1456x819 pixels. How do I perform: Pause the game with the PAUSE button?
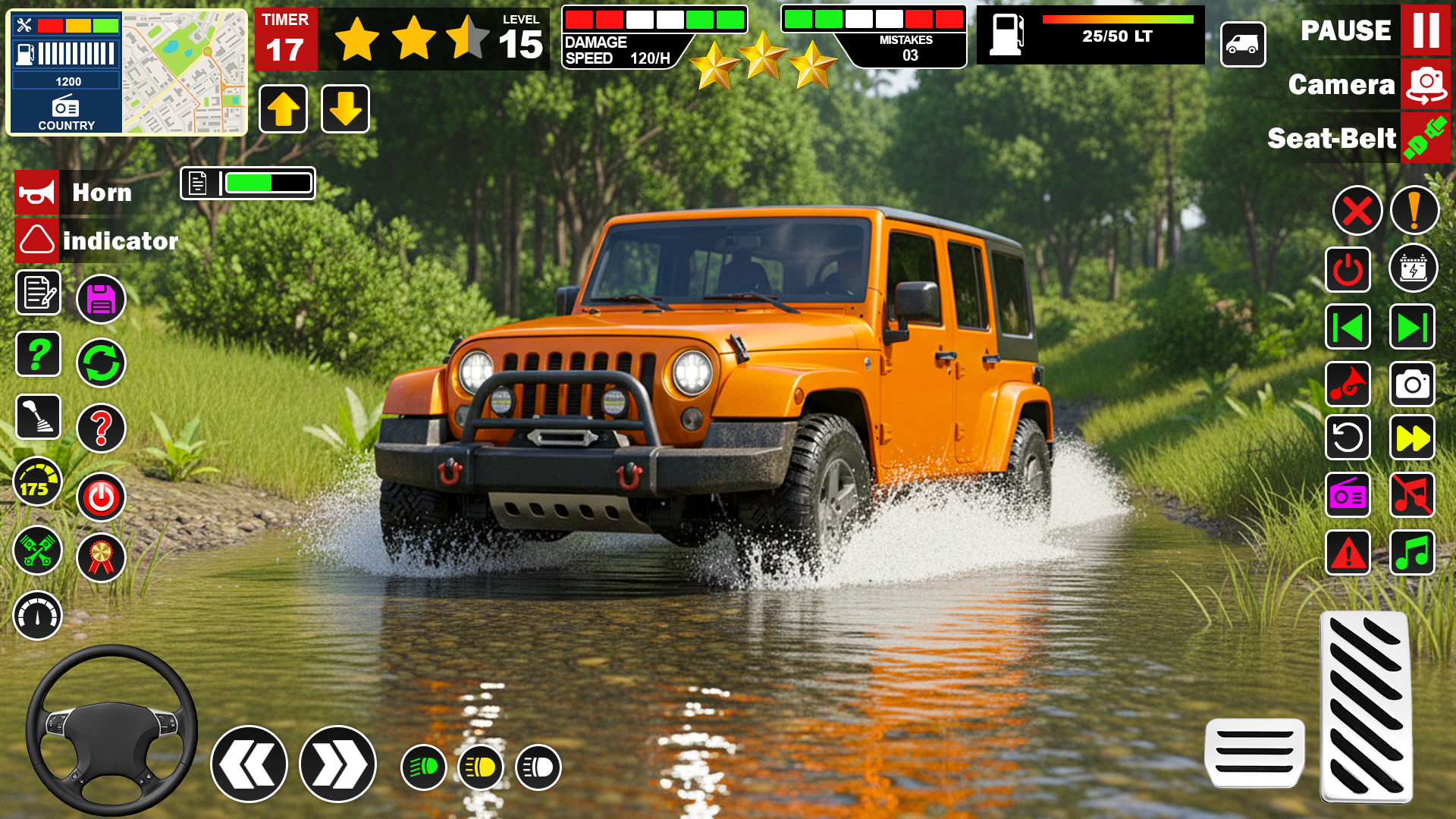(1425, 30)
